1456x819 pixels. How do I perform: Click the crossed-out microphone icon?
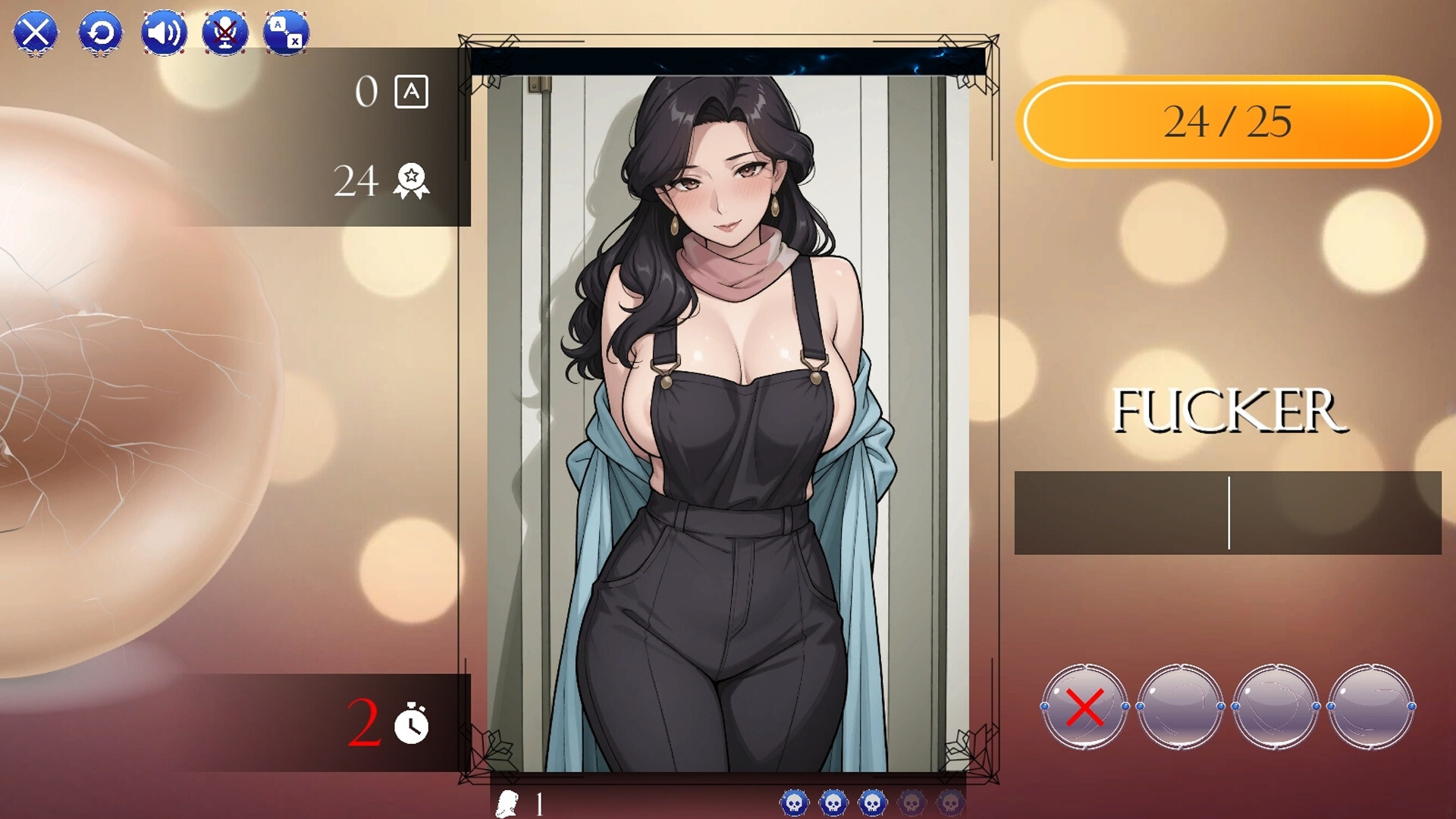point(226,32)
